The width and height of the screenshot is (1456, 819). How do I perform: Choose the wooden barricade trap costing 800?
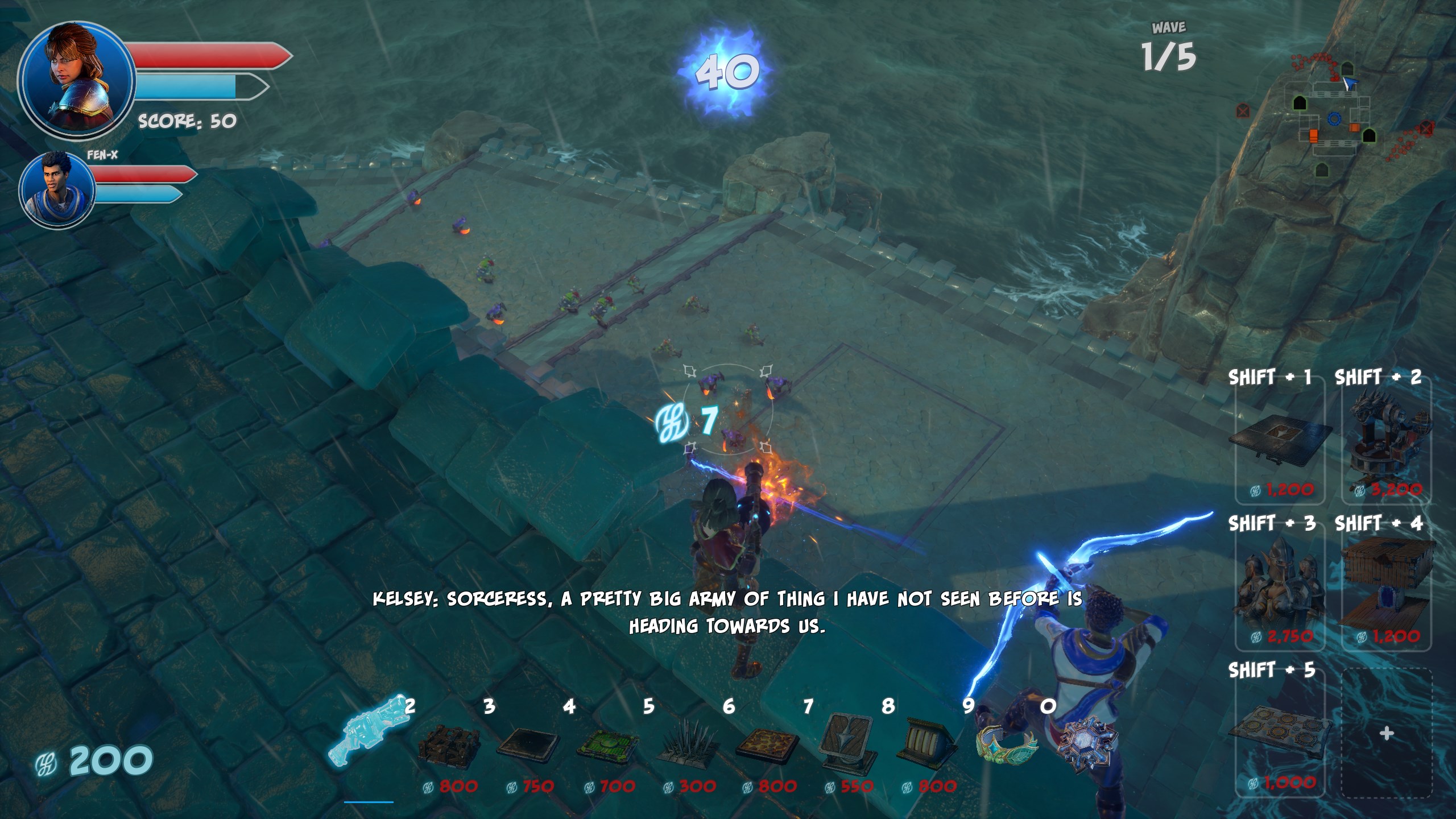(x=448, y=746)
